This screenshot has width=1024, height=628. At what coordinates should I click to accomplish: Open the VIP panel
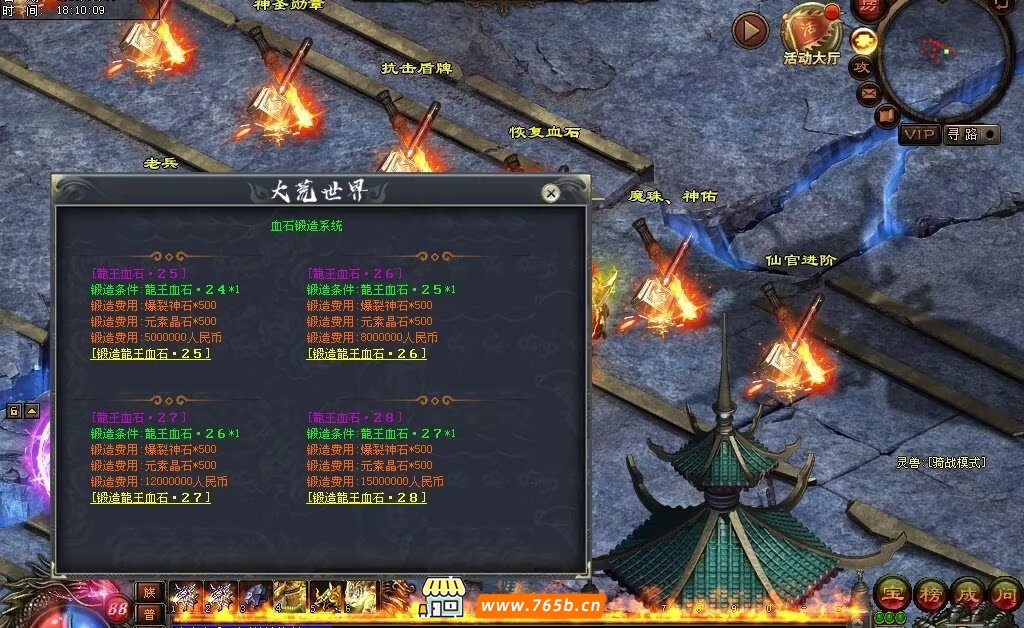pyautogui.click(x=918, y=135)
